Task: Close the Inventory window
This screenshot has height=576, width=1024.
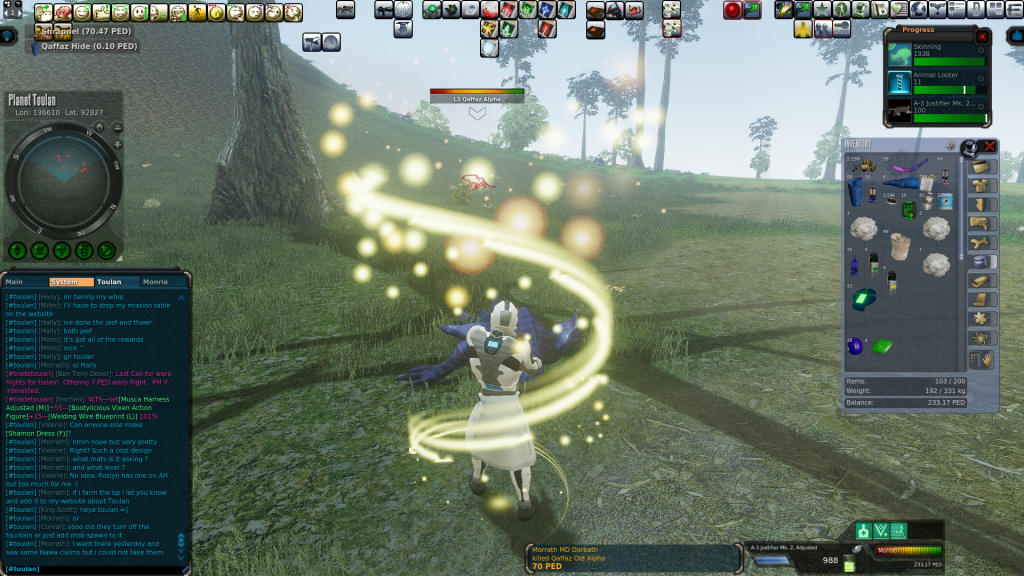Action: [990, 146]
